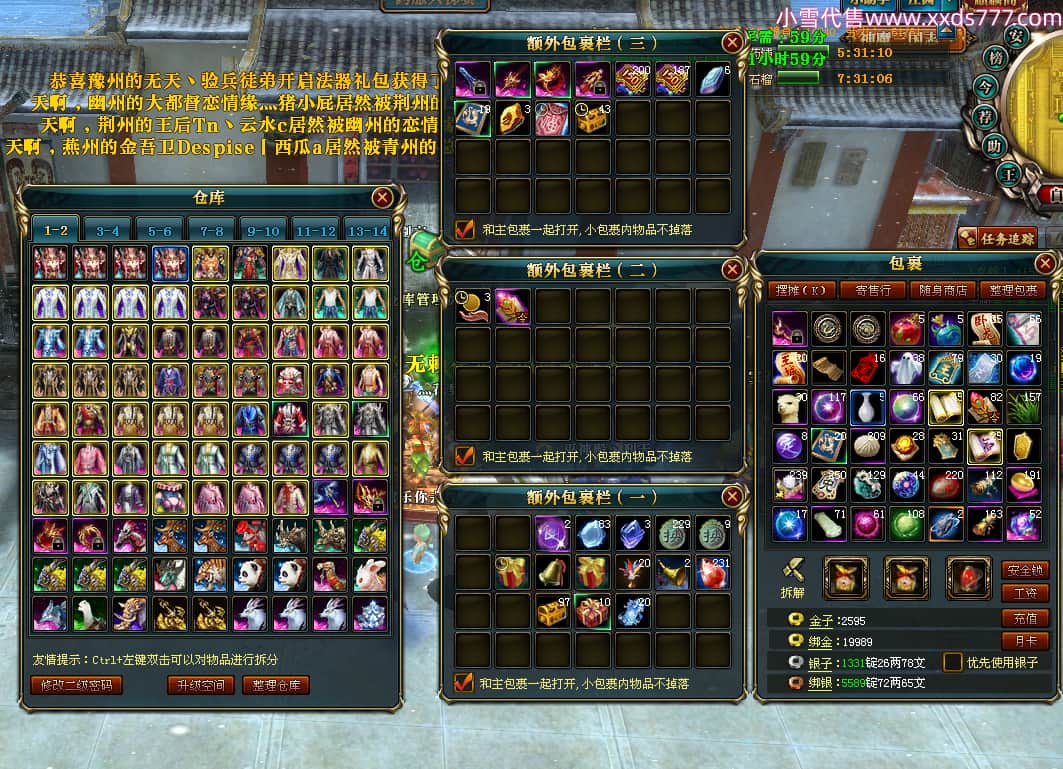Viewport: 1063px width, 769px height.
Task: Open the 随身商店 portable shop
Action: [x=942, y=290]
